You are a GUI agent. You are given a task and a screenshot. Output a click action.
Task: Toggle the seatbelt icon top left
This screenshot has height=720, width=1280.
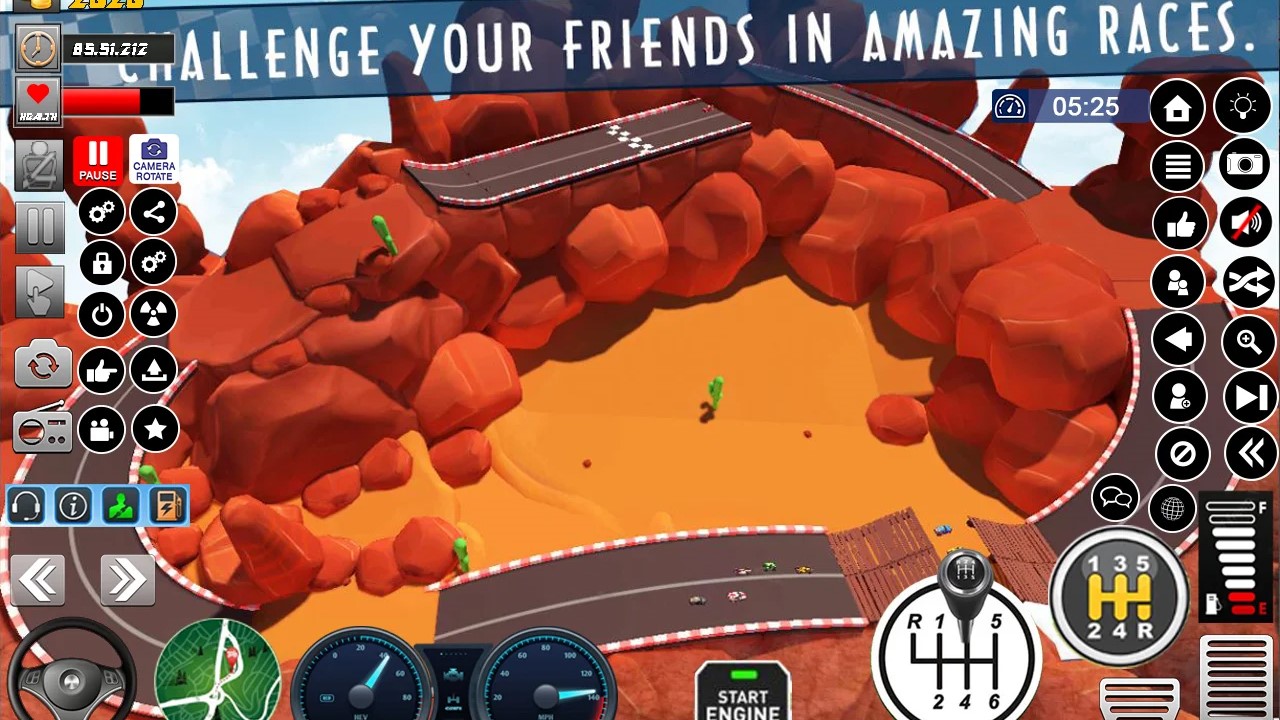40,163
